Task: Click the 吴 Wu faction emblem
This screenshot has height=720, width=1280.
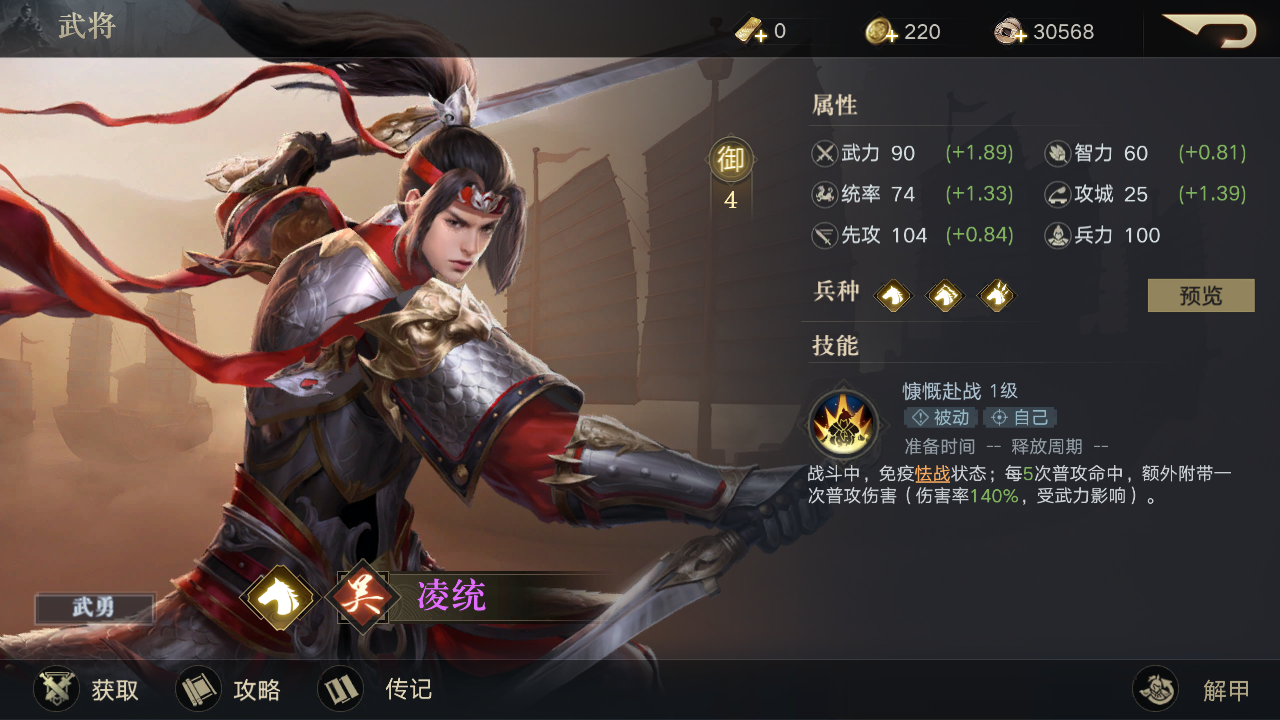Action: tap(361, 597)
